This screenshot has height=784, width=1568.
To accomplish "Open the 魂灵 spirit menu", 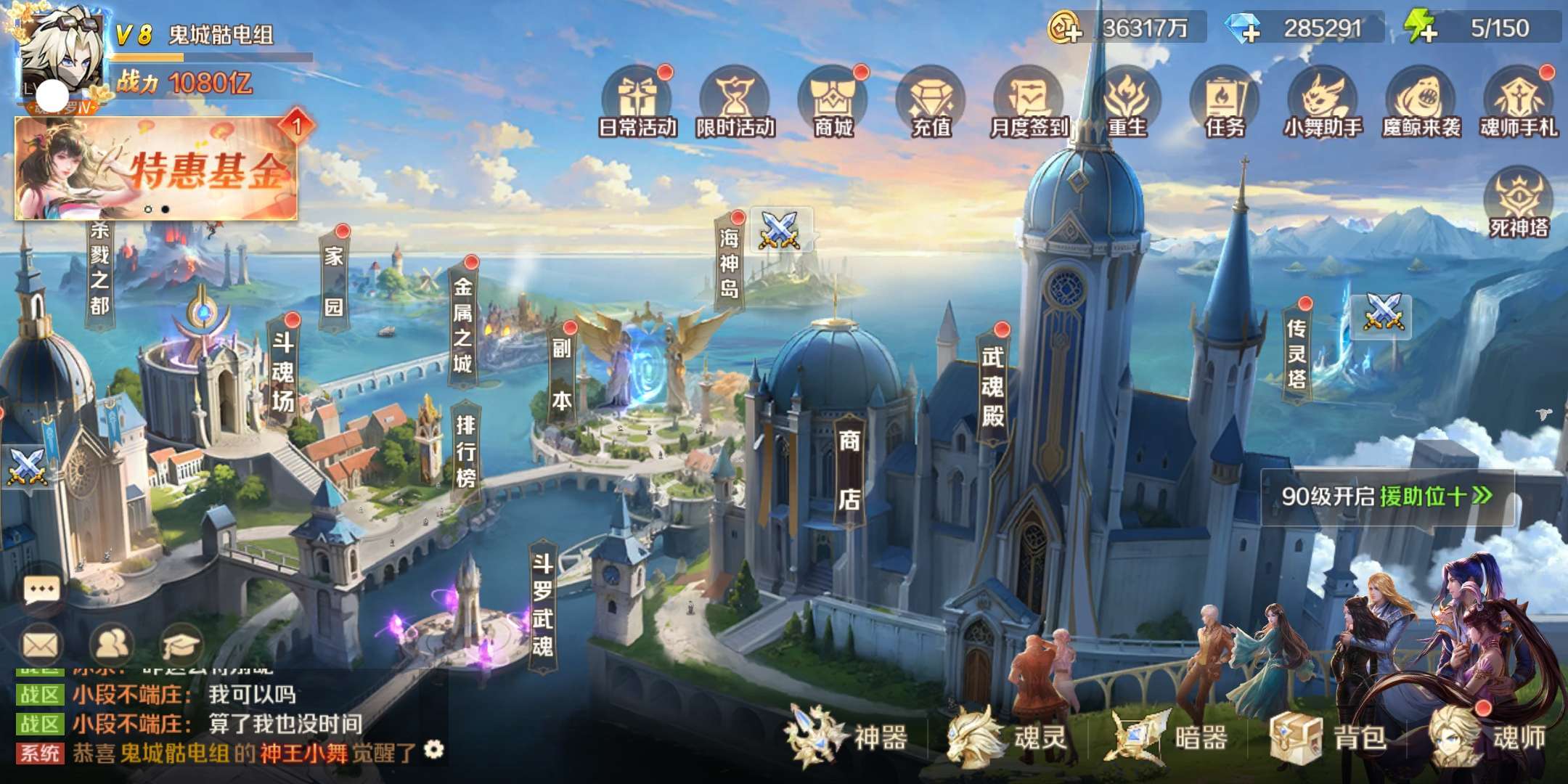I will click(1009, 738).
